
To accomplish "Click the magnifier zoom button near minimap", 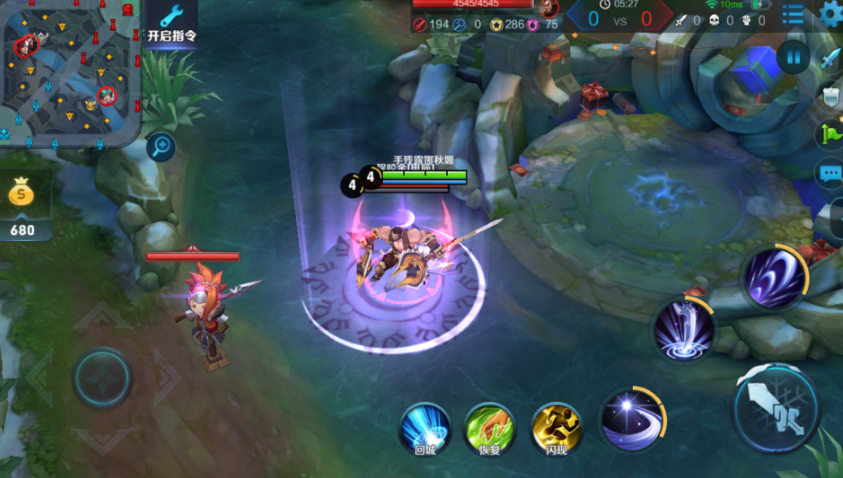I will [159, 148].
